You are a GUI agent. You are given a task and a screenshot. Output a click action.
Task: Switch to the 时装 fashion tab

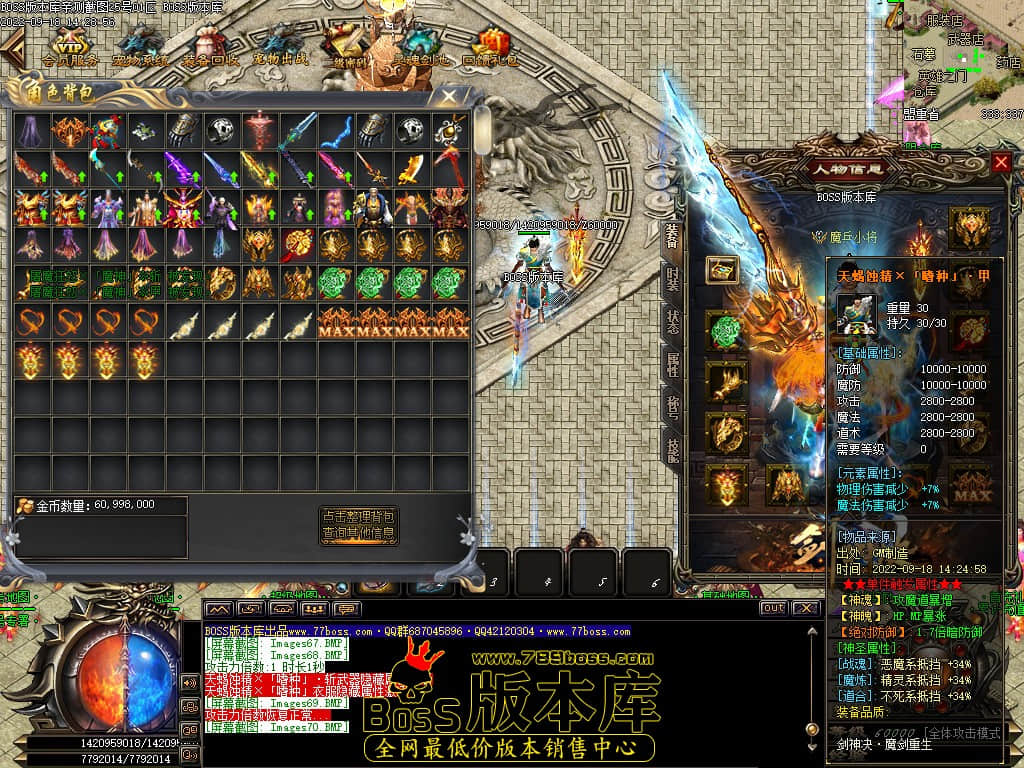(673, 277)
